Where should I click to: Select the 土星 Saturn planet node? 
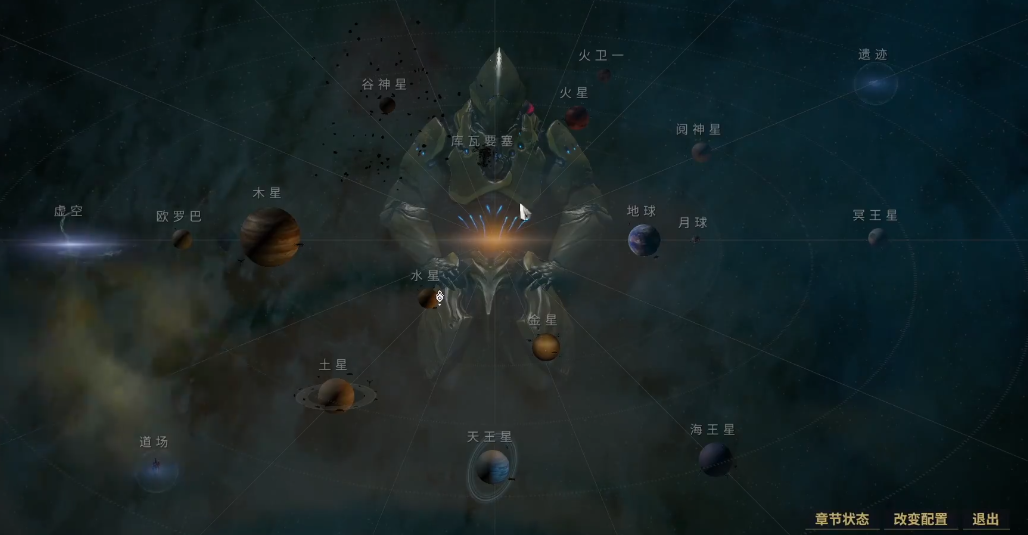(x=336, y=395)
